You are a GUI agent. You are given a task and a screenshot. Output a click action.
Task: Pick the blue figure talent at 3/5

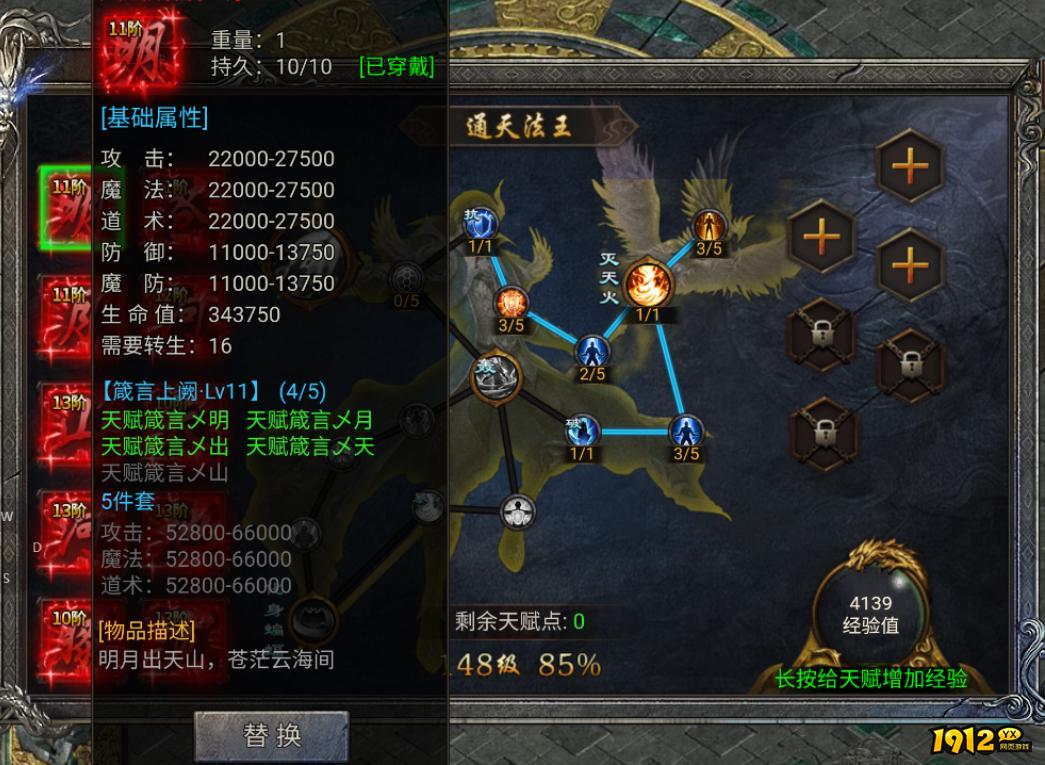tap(685, 432)
